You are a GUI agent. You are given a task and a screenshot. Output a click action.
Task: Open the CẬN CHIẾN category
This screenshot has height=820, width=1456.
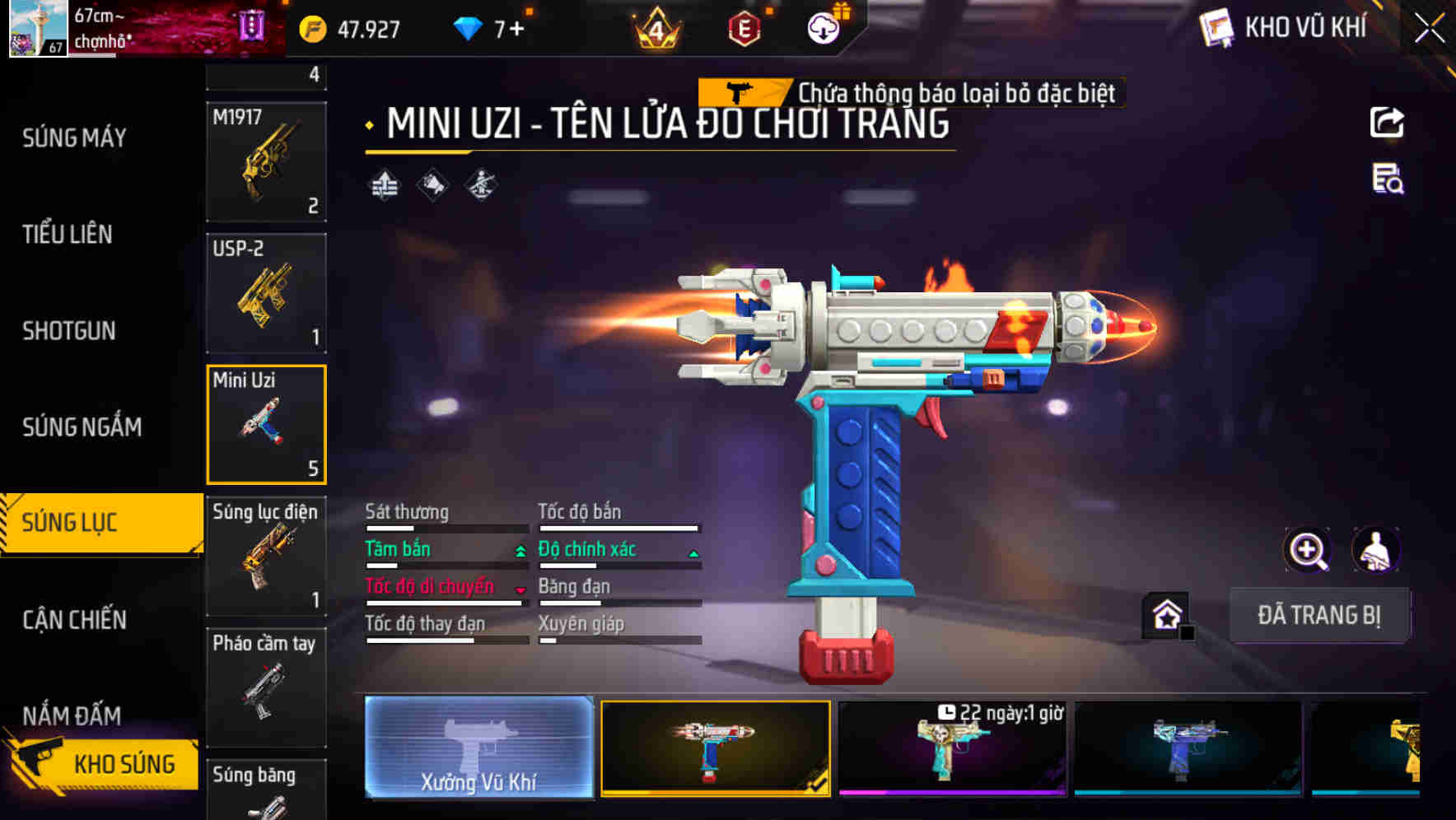click(75, 620)
